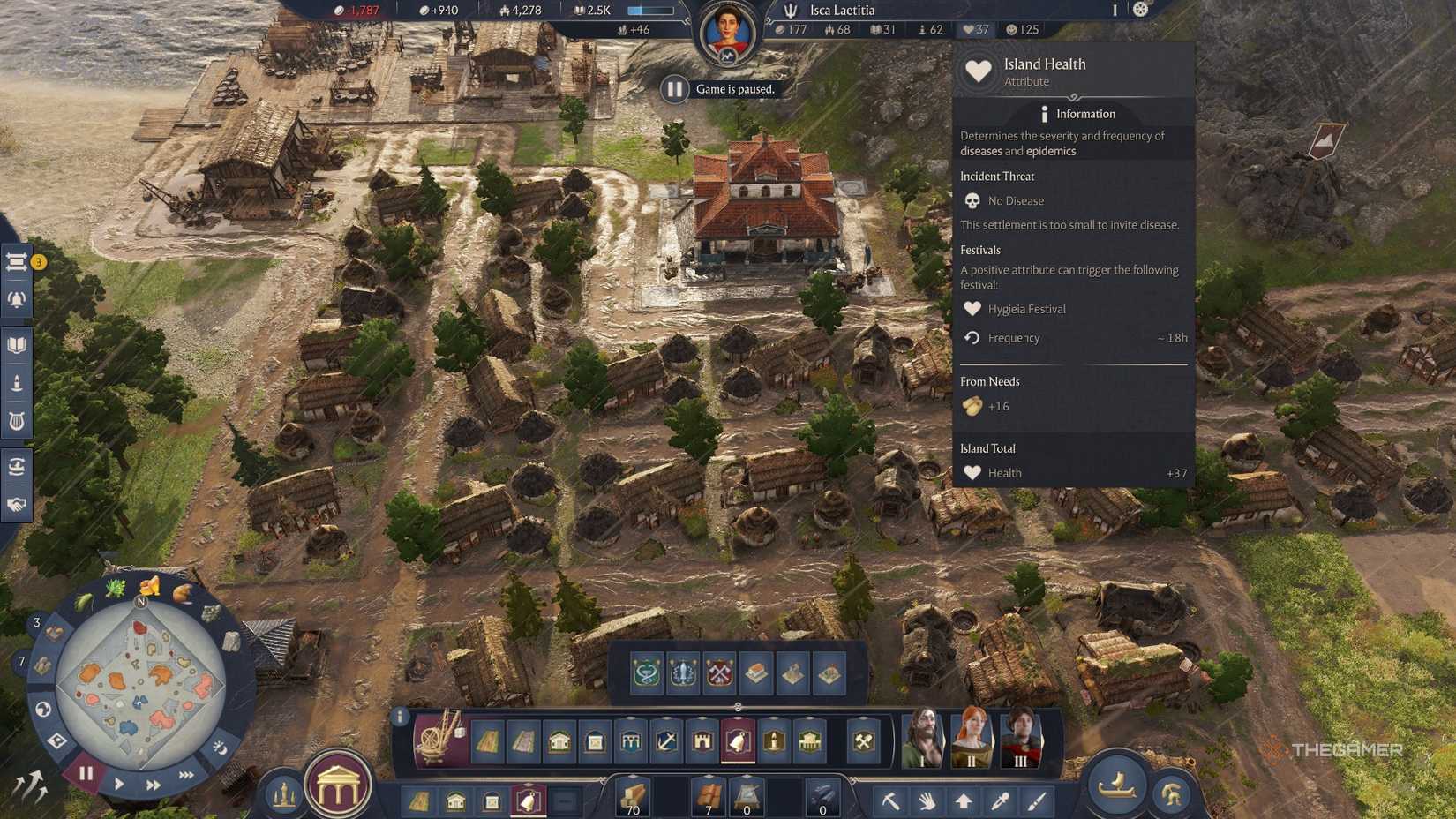The width and height of the screenshot is (1456, 819).
Task: Switch to the tier II population tab
Action: tap(971, 741)
